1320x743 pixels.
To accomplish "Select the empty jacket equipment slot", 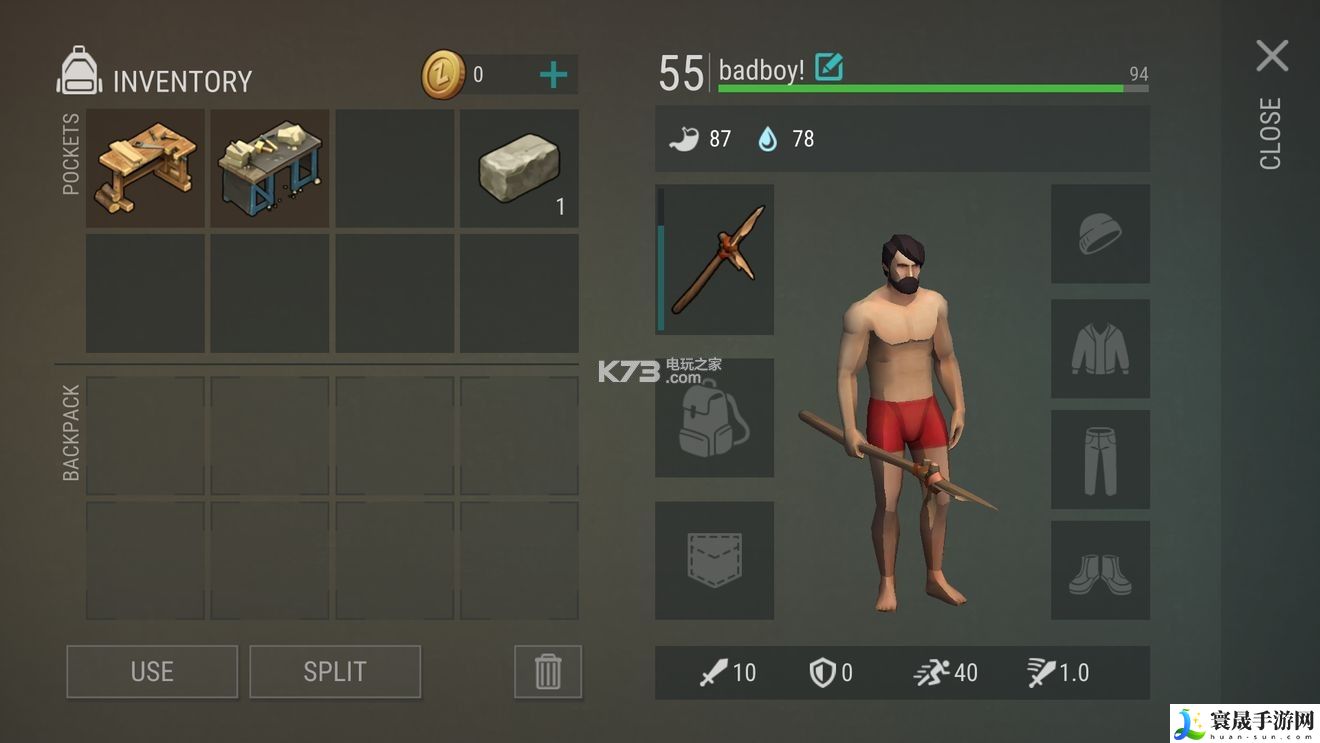I will (1100, 348).
